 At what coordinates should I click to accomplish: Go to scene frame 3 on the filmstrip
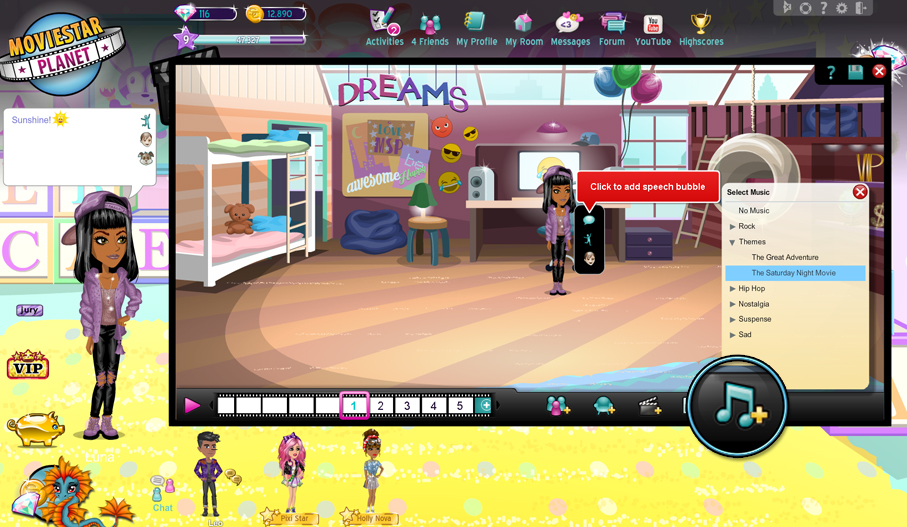click(x=407, y=406)
